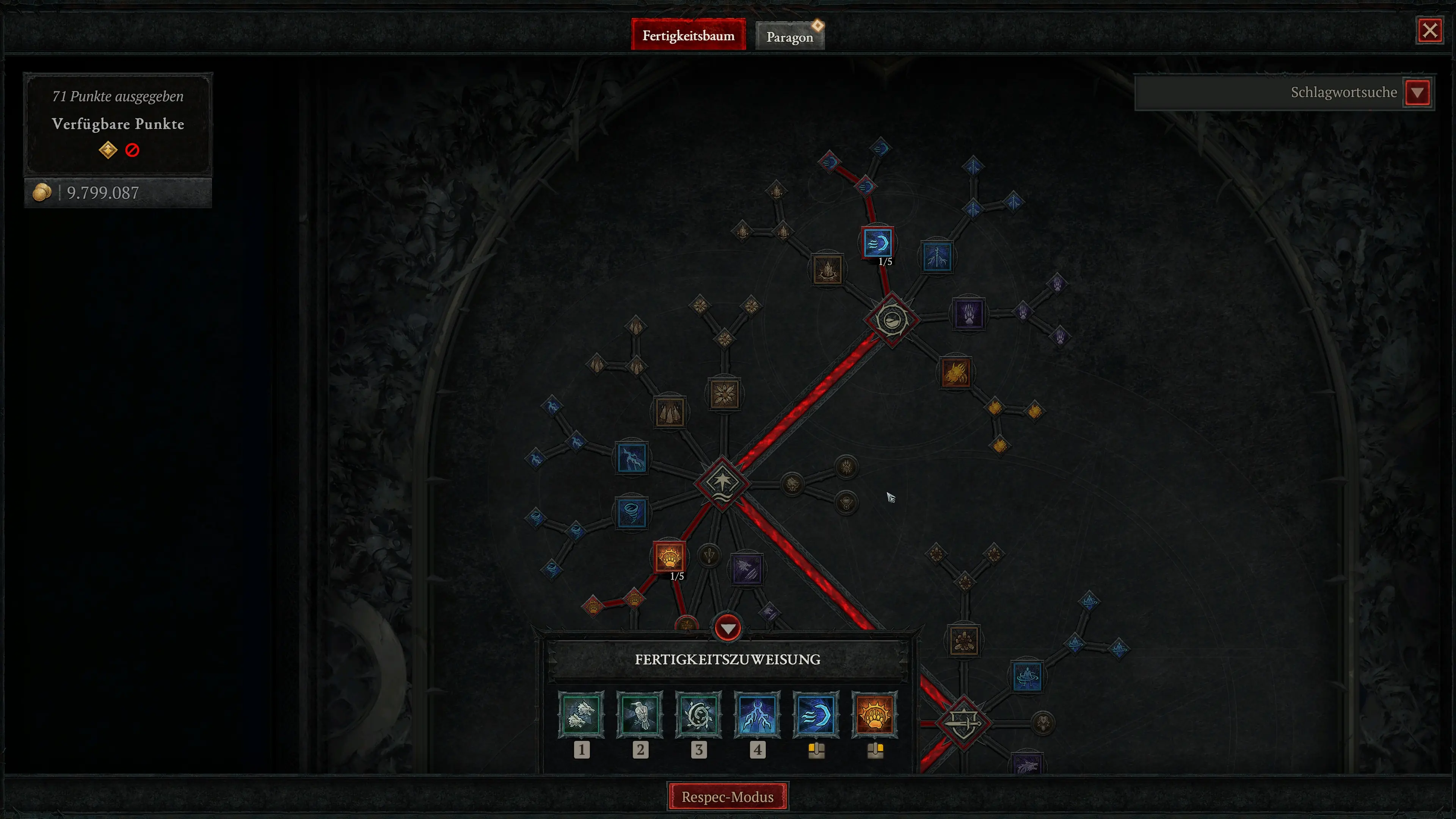Select the lightning skill in slot 4
1456x819 pixels.
758,715
